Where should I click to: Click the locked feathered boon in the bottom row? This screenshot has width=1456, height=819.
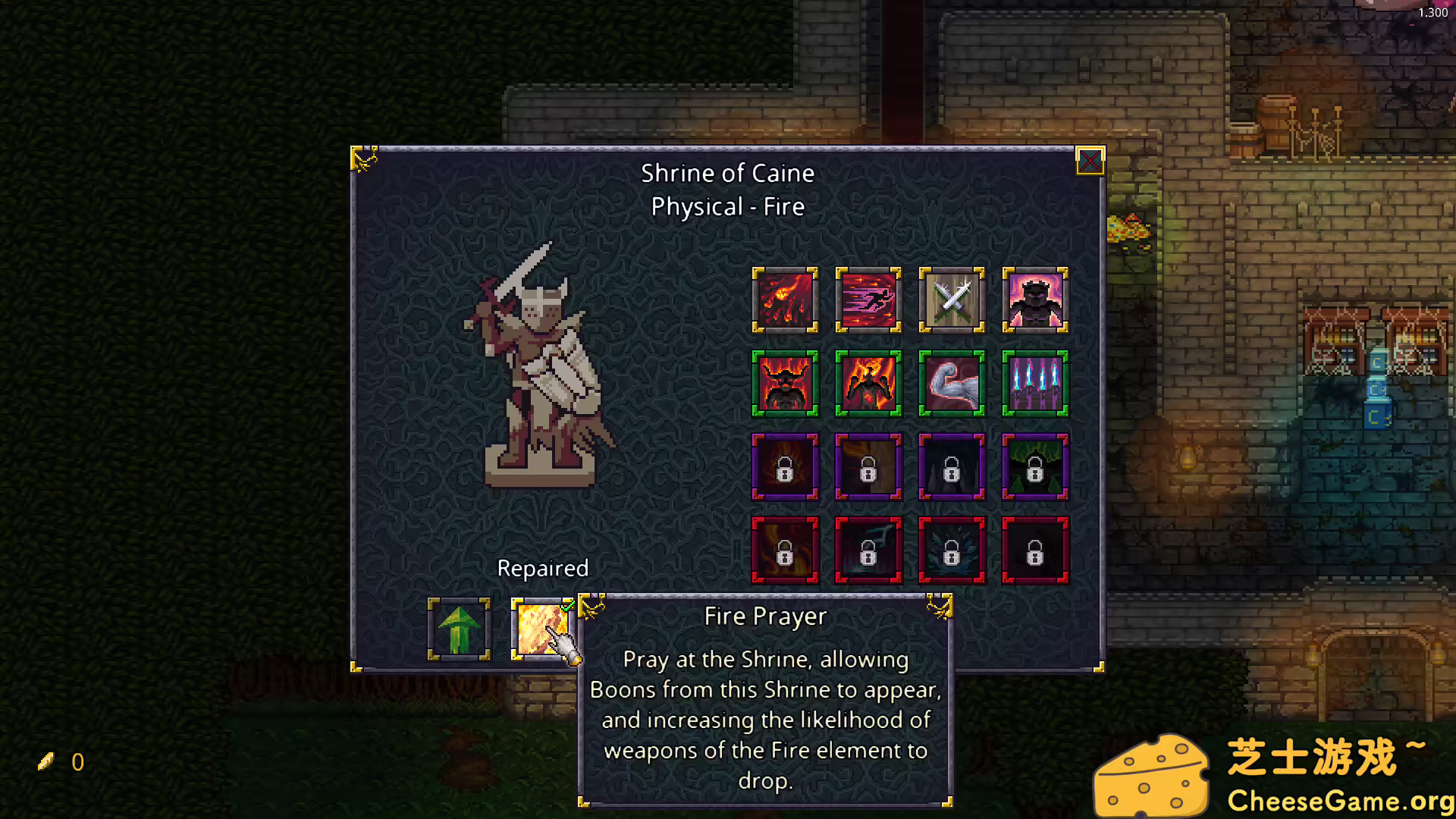(952, 551)
